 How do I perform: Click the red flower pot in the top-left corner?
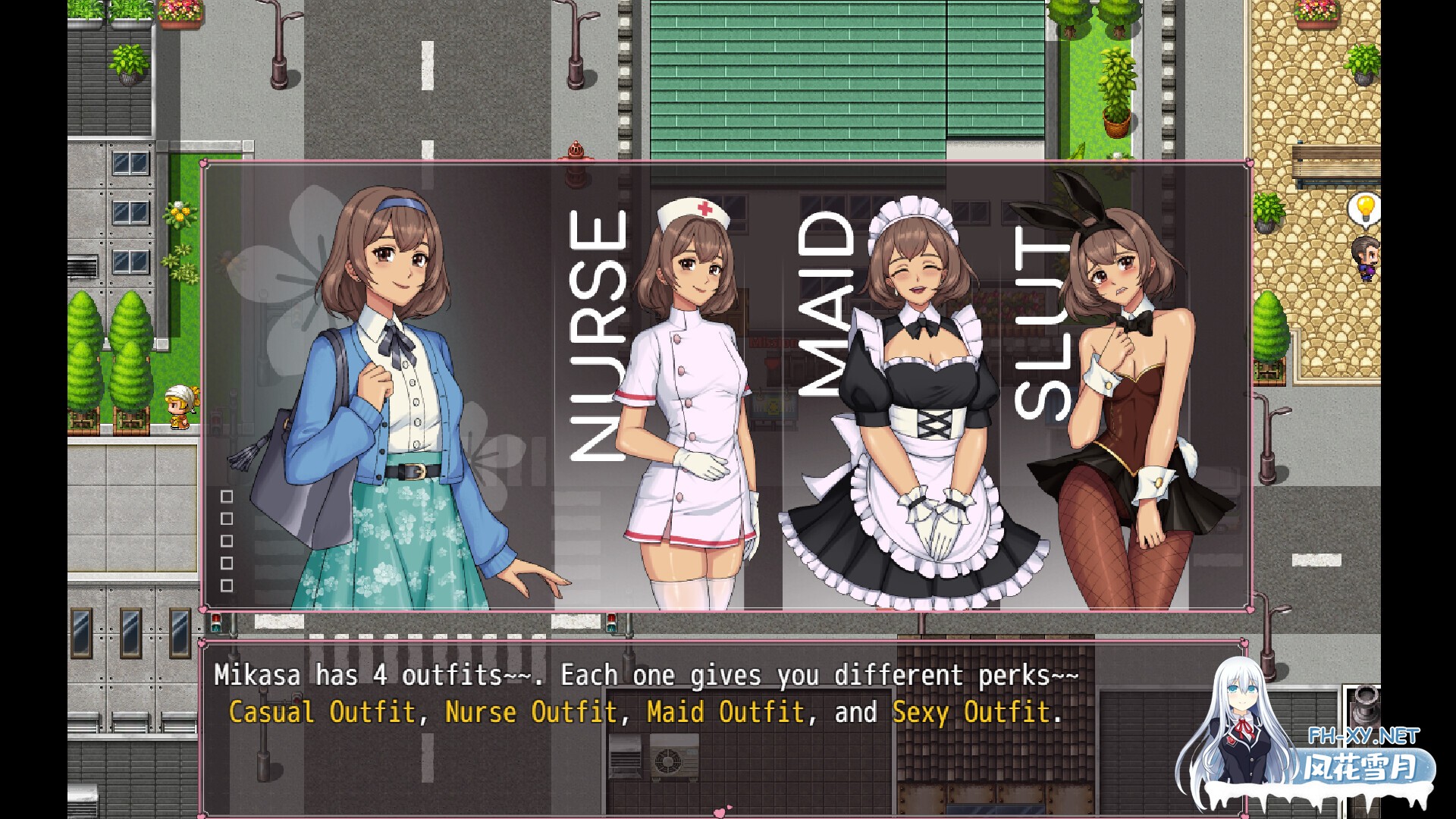pyautogui.click(x=180, y=11)
